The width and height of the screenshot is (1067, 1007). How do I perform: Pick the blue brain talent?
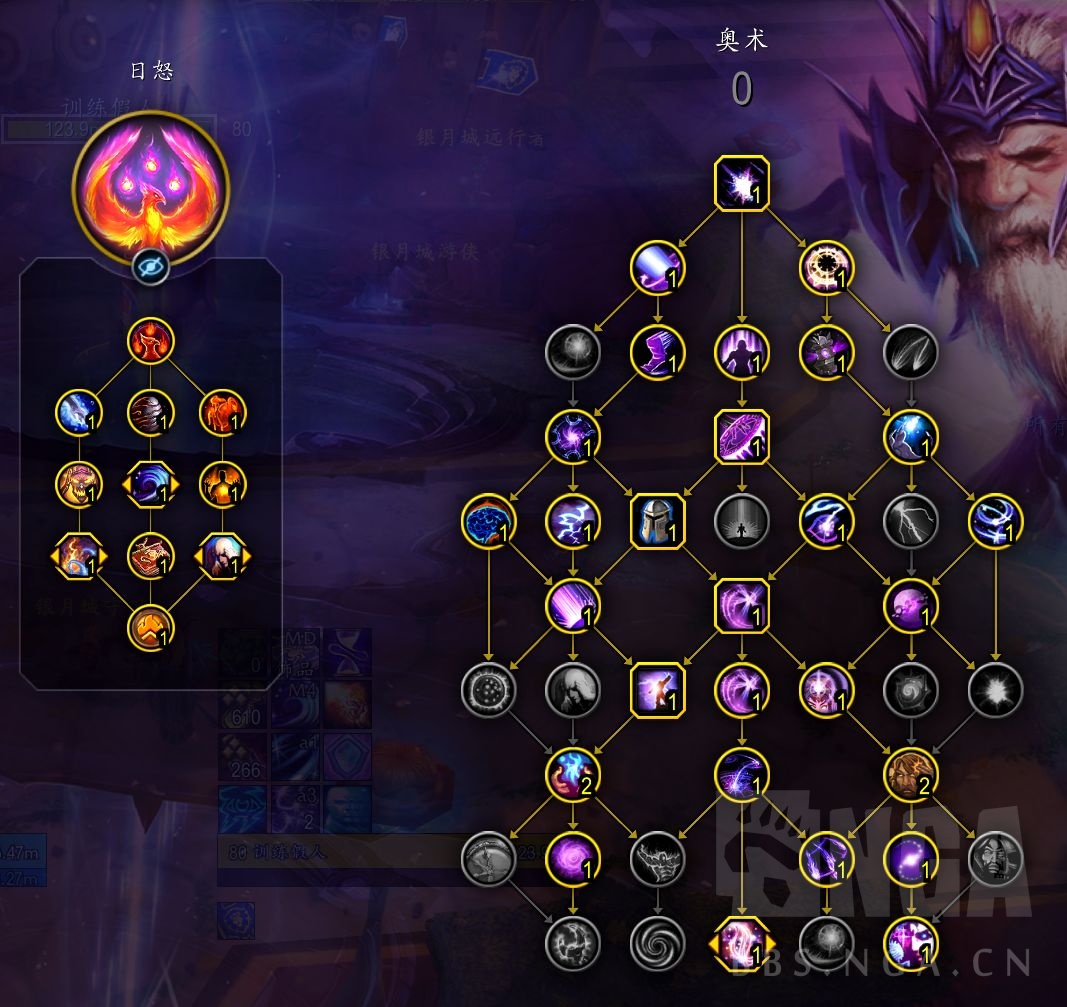(x=489, y=521)
